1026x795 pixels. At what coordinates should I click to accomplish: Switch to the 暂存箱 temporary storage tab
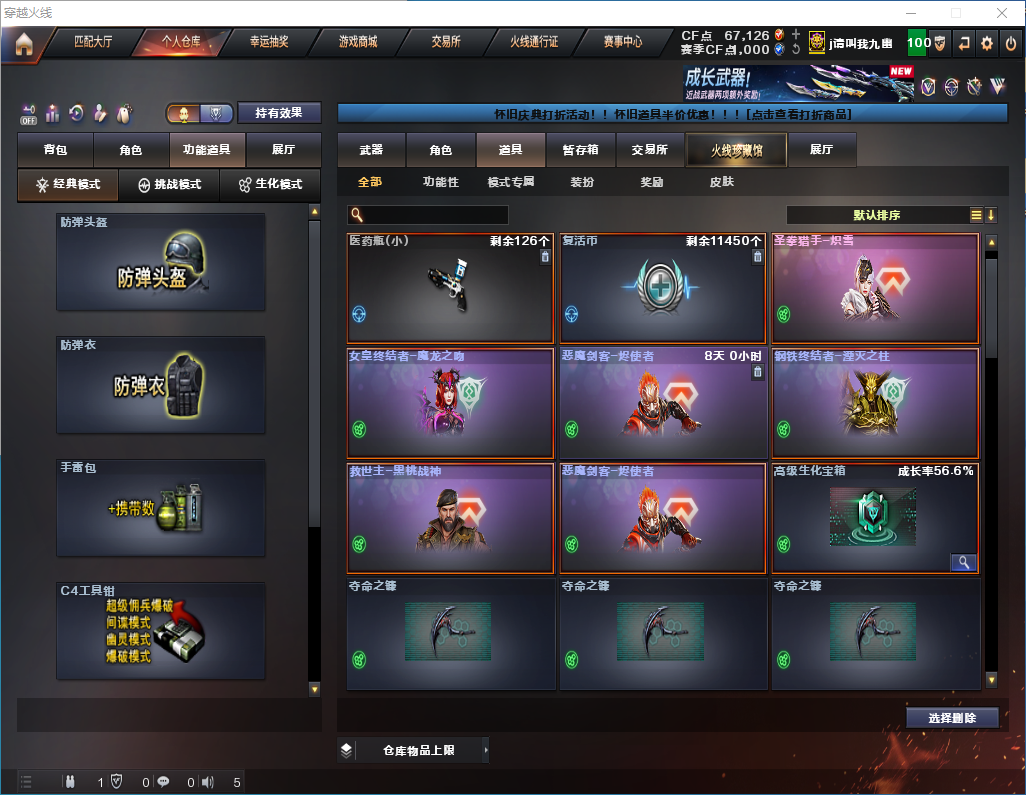pyautogui.click(x=580, y=150)
